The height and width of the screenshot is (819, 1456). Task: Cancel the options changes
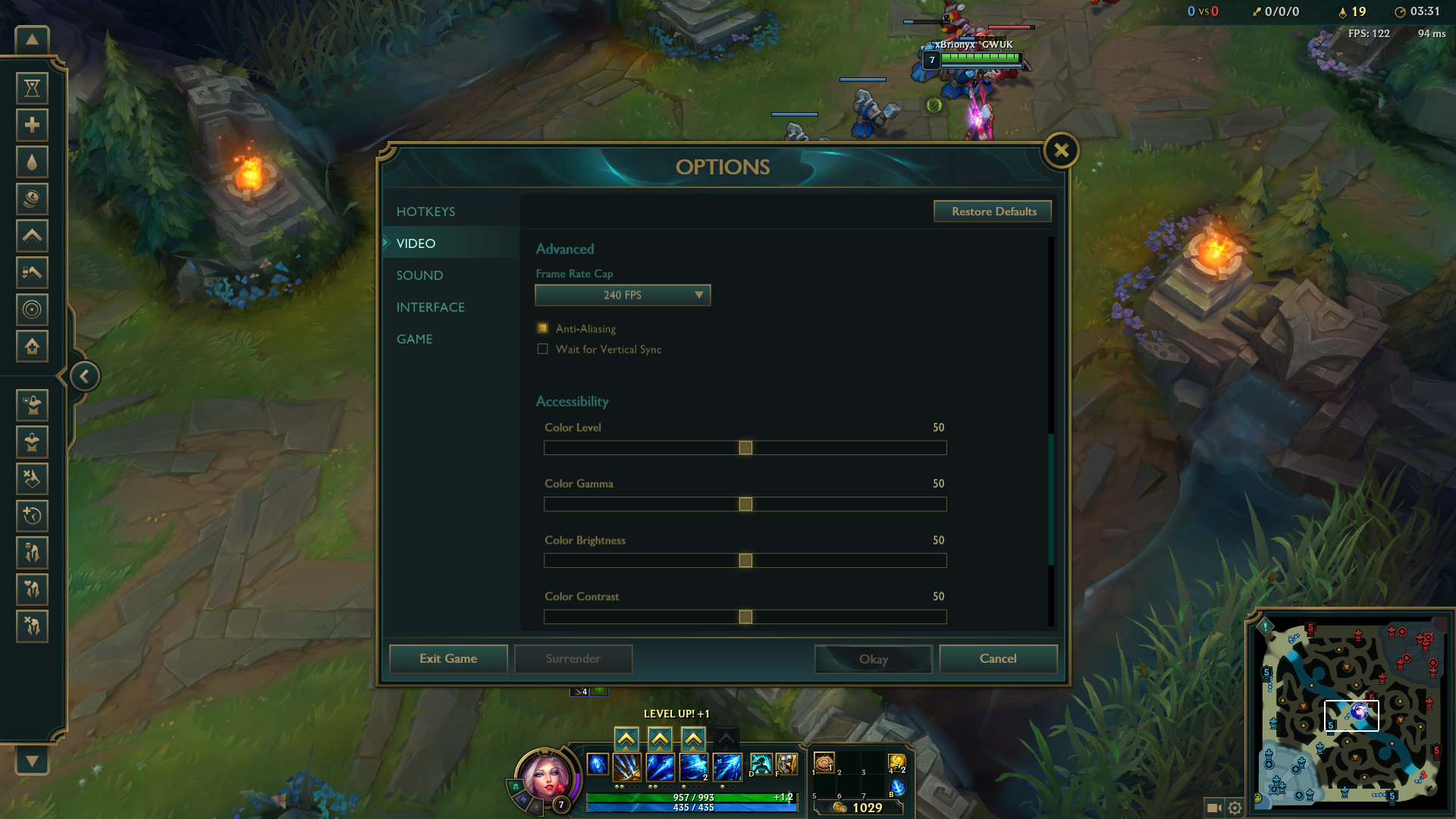point(998,659)
